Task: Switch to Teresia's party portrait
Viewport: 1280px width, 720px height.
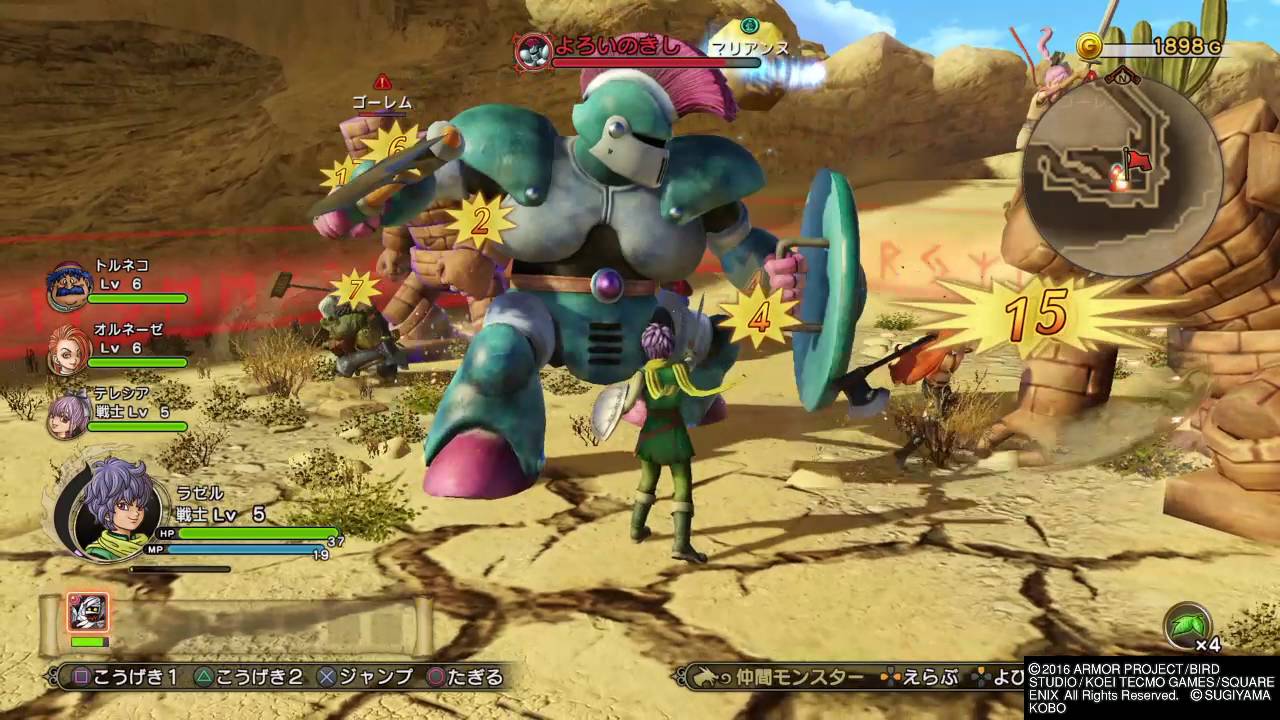Action: 68,412
